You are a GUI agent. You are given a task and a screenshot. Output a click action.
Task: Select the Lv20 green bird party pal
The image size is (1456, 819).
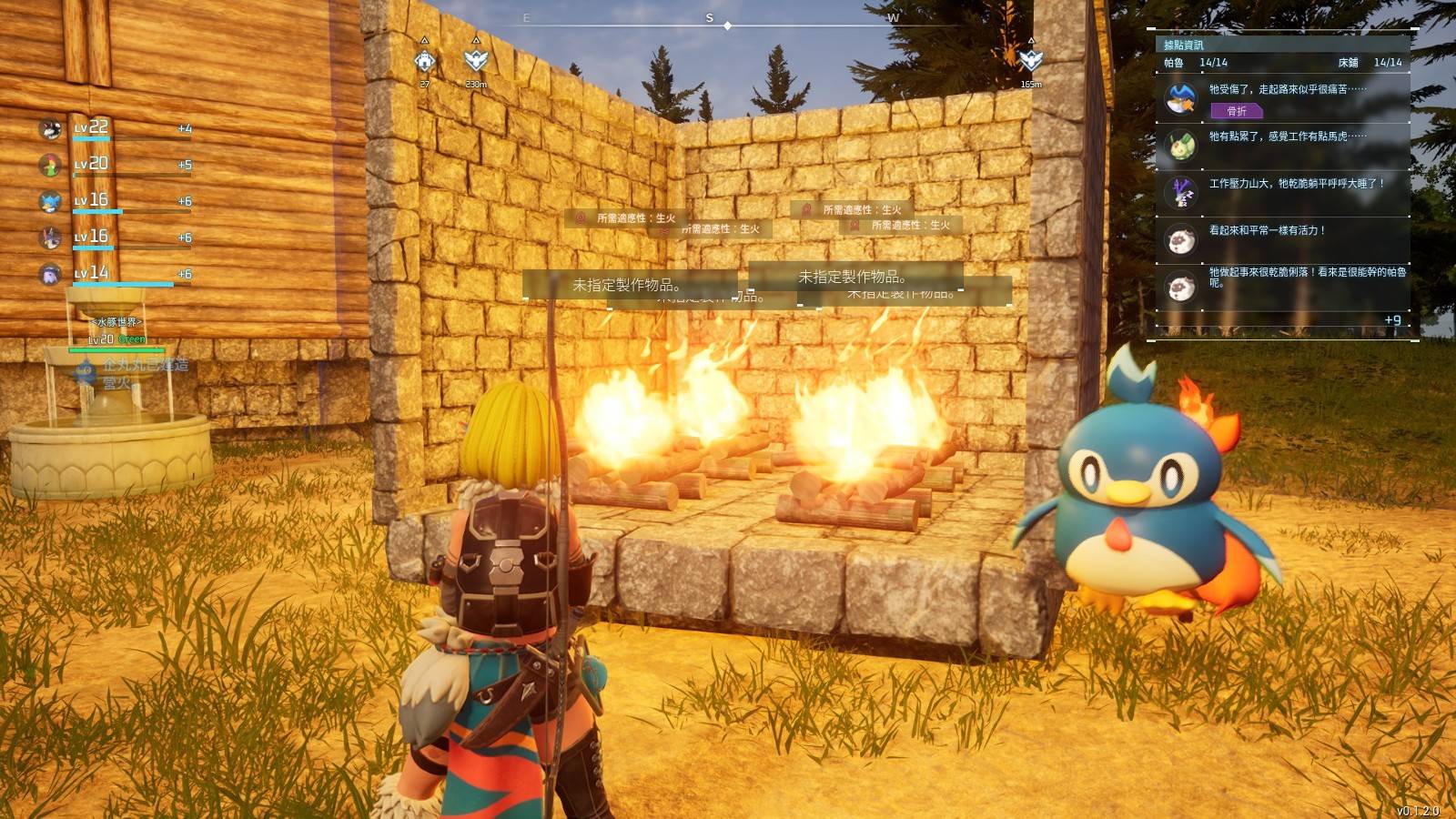[51, 166]
